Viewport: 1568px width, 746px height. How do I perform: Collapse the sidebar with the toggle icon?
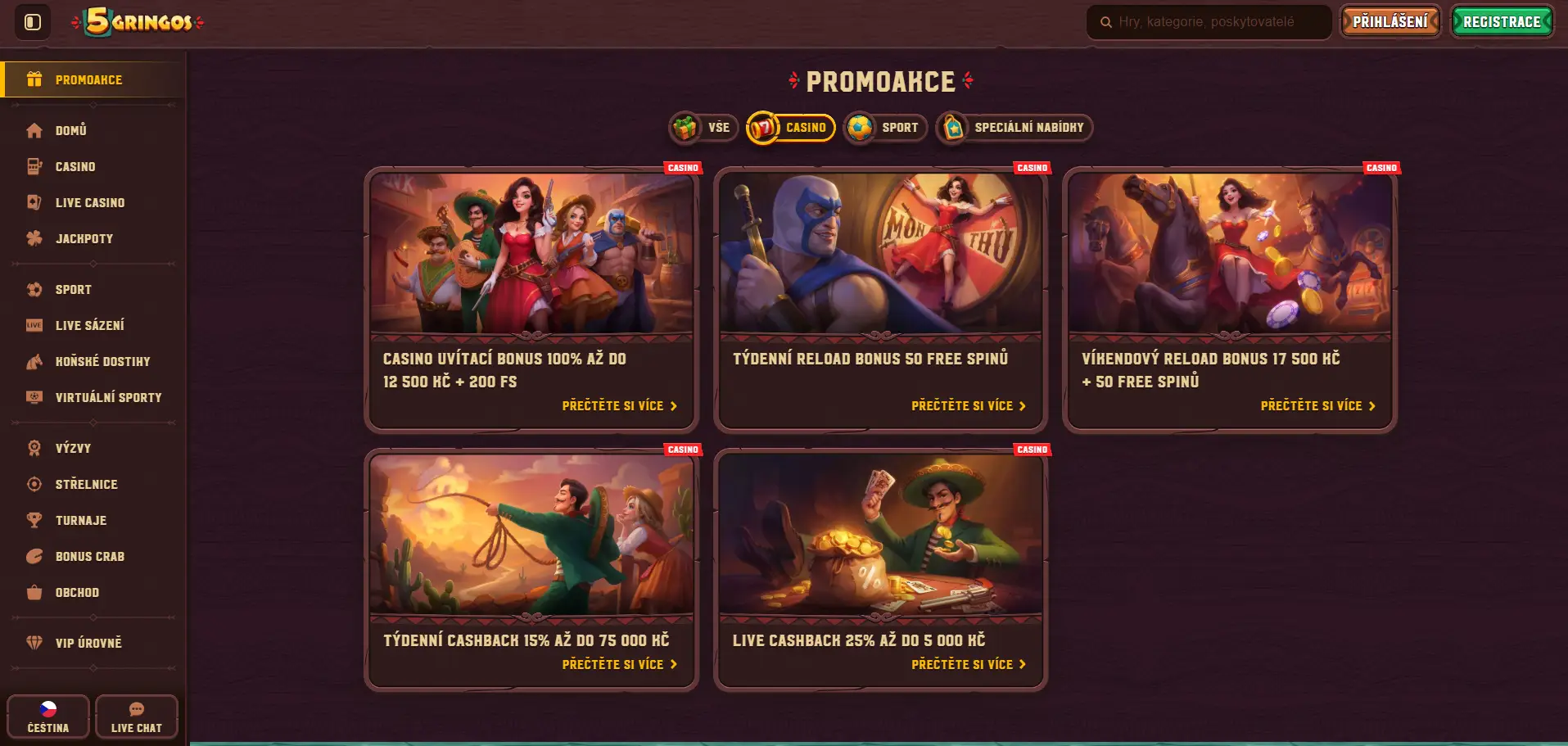point(33,22)
